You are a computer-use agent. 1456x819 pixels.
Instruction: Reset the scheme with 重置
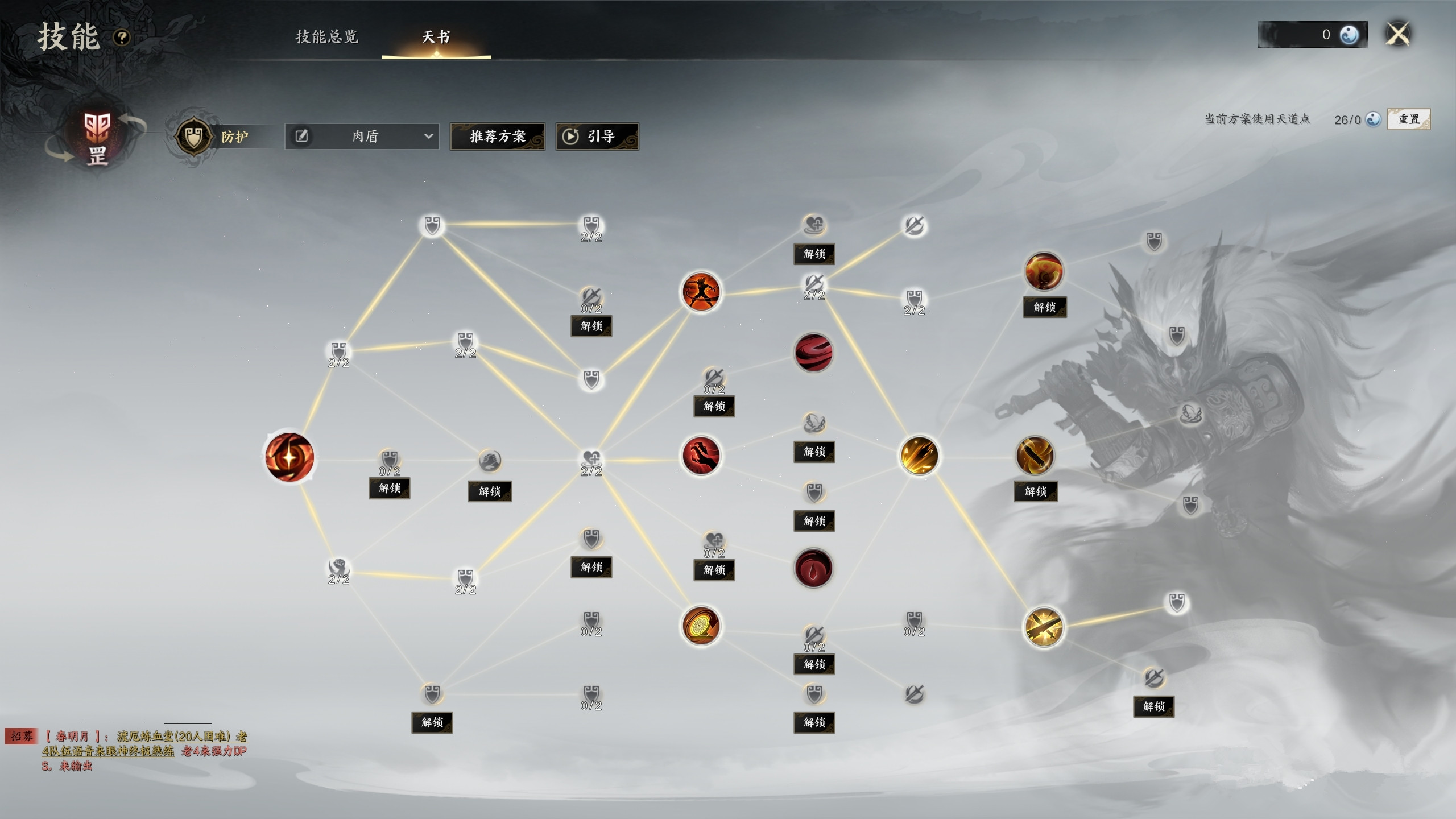1408,119
